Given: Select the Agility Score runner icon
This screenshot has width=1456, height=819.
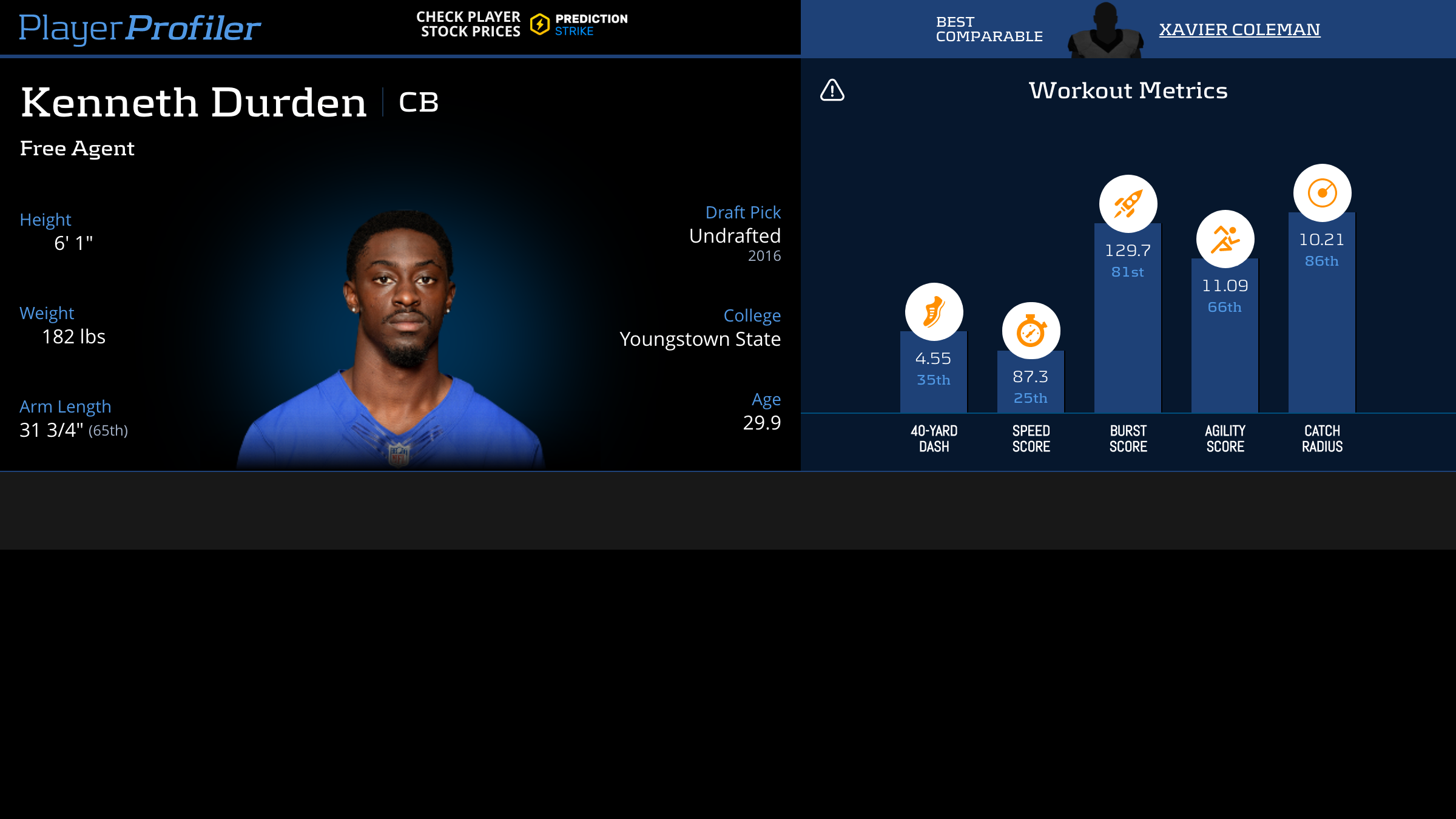Looking at the screenshot, I should pos(1225,239).
